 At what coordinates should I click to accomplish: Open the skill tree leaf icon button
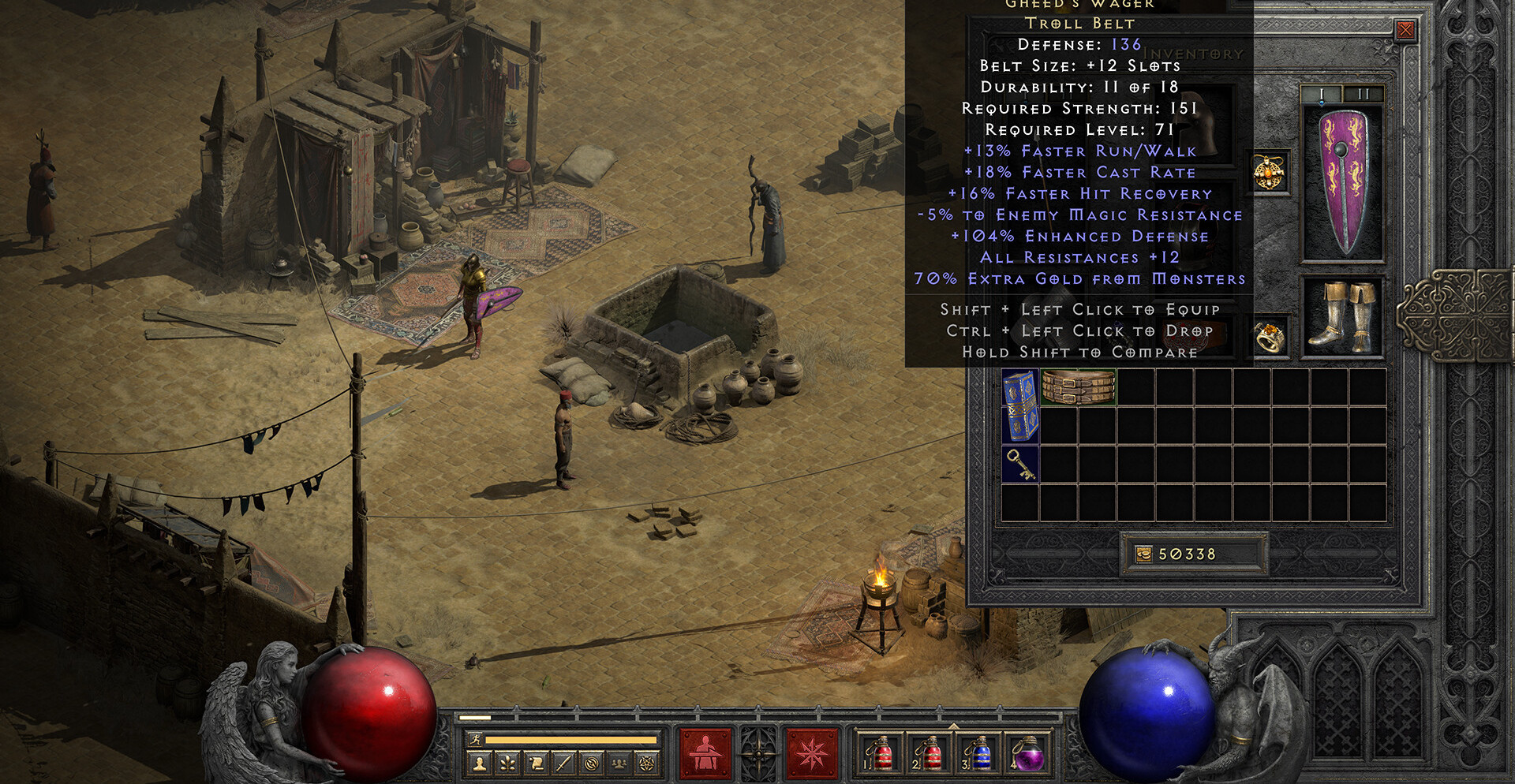coord(507,763)
